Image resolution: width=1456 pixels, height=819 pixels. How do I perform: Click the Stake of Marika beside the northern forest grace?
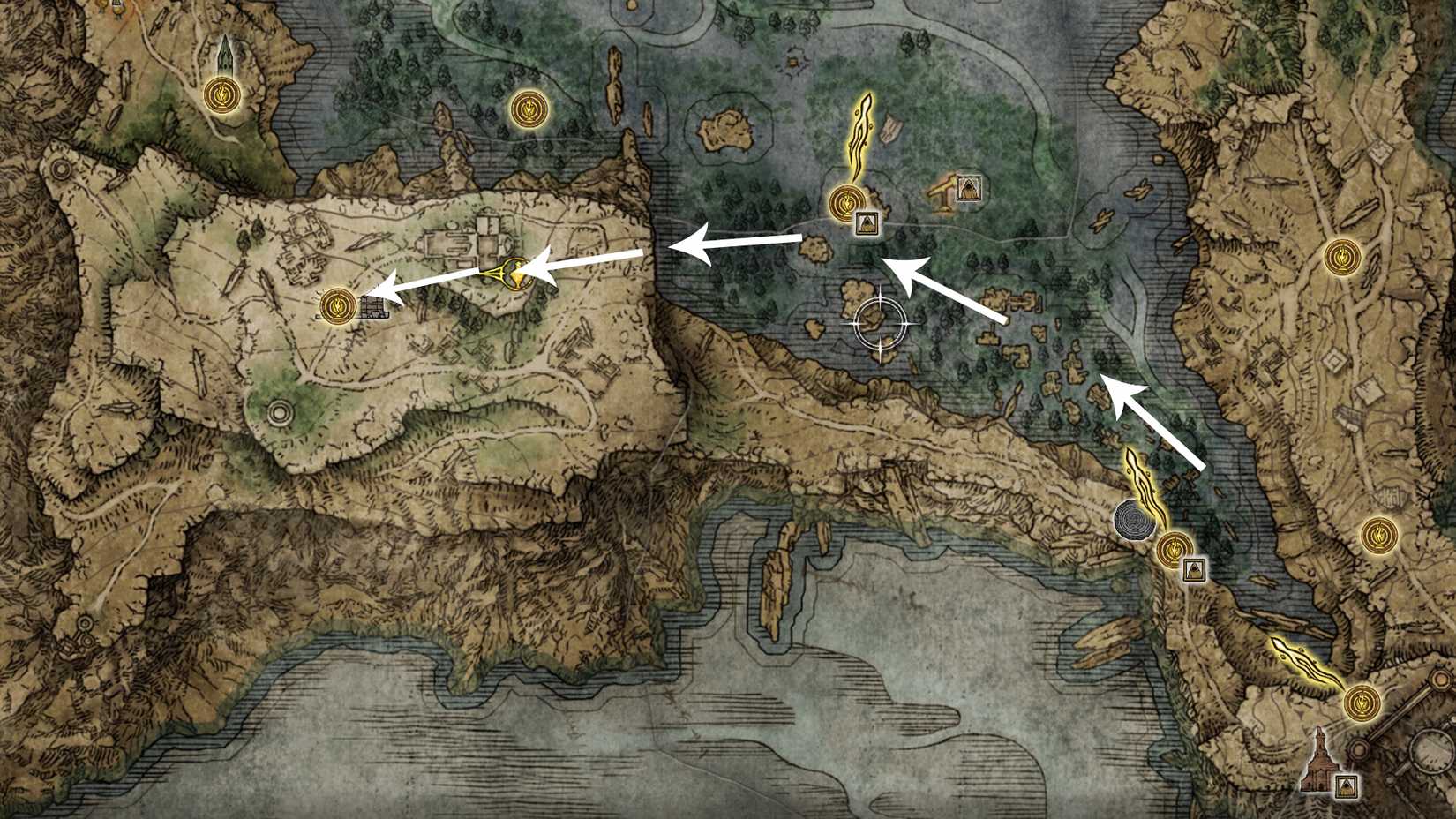pos(867,223)
